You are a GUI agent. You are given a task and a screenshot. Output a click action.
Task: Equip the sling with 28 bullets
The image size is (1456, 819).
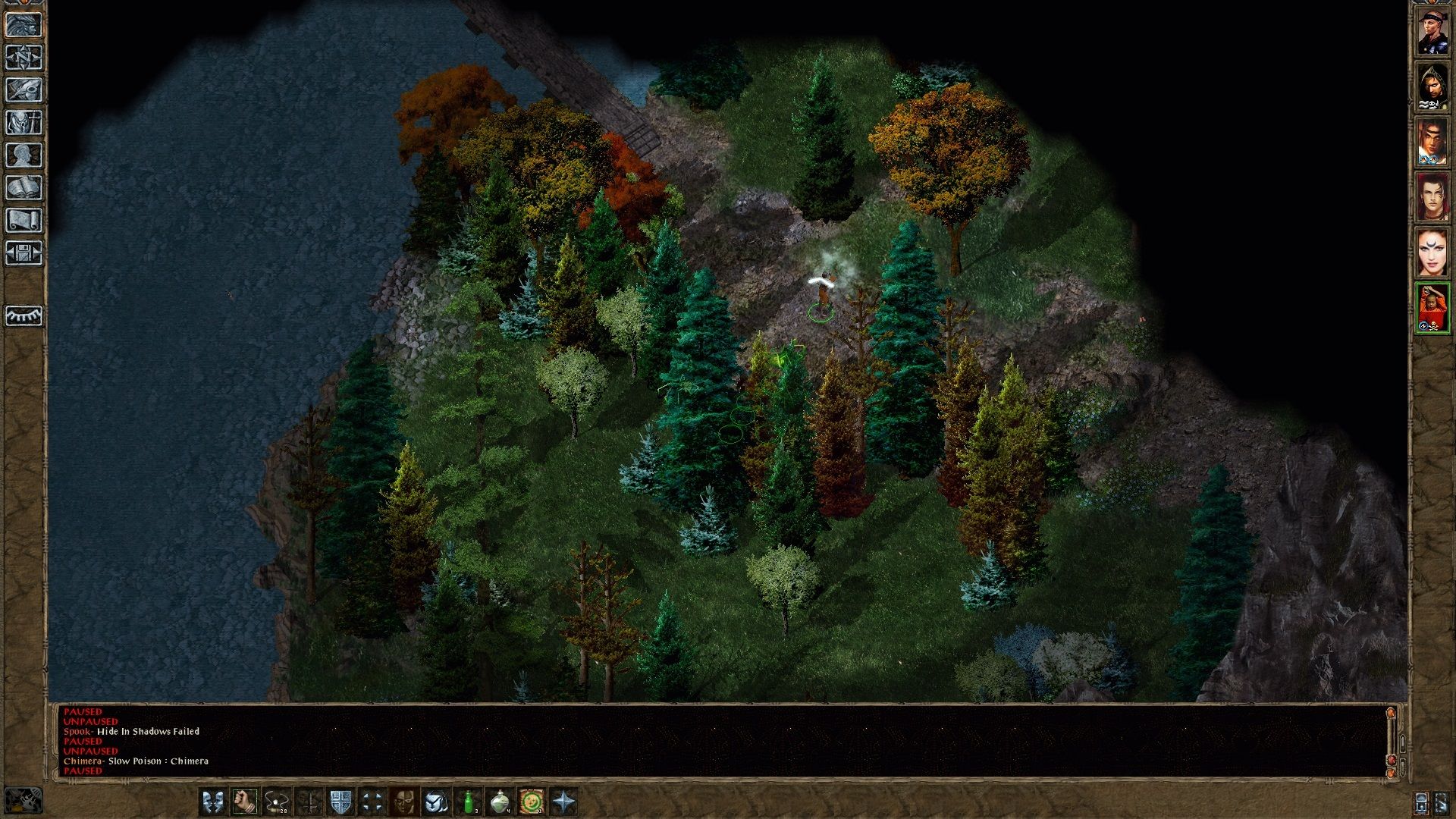pyautogui.click(x=276, y=802)
